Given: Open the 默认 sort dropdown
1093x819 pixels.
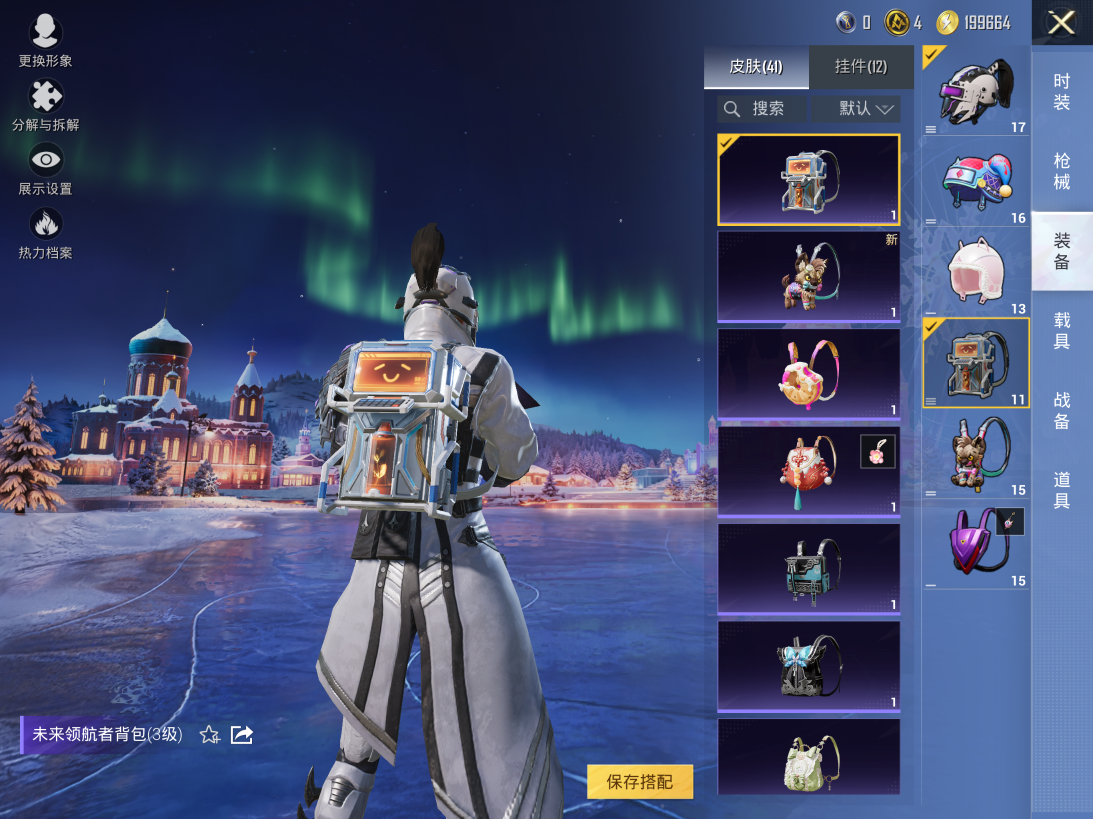Looking at the screenshot, I should click(857, 109).
